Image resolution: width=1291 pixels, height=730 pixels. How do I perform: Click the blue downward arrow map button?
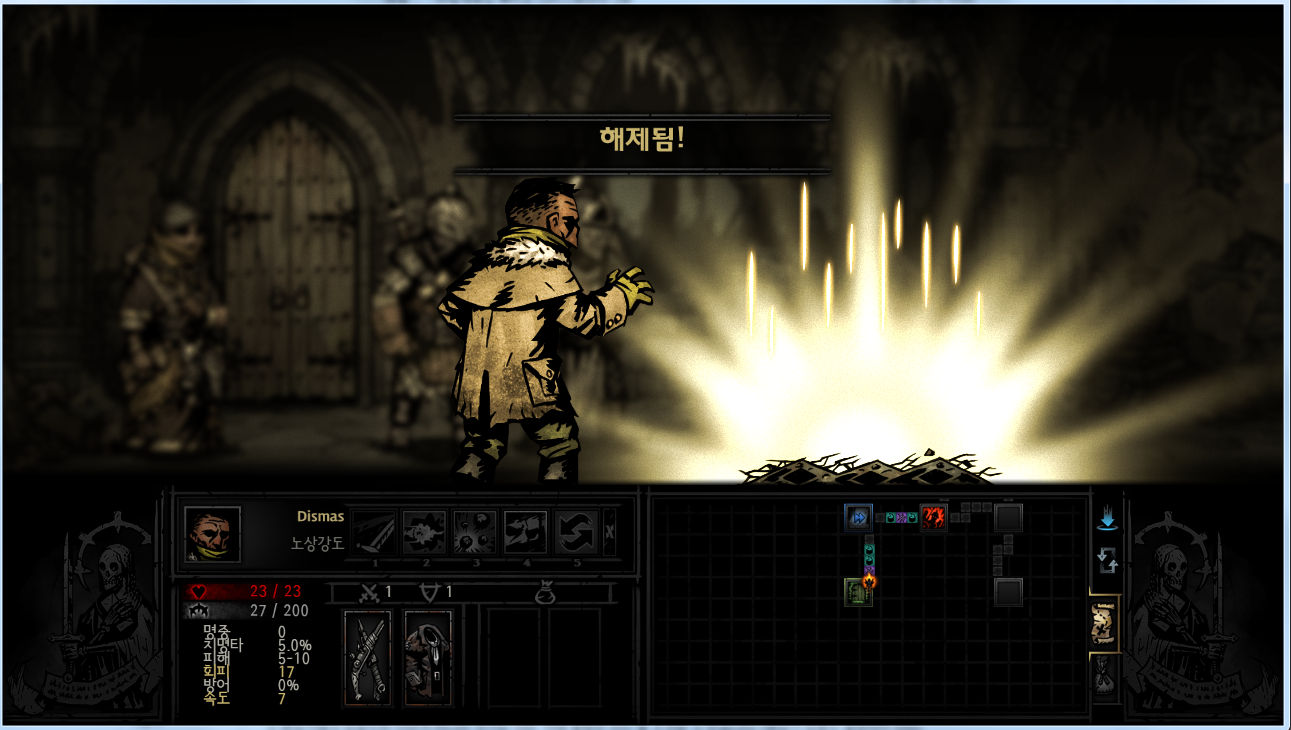point(1107,519)
